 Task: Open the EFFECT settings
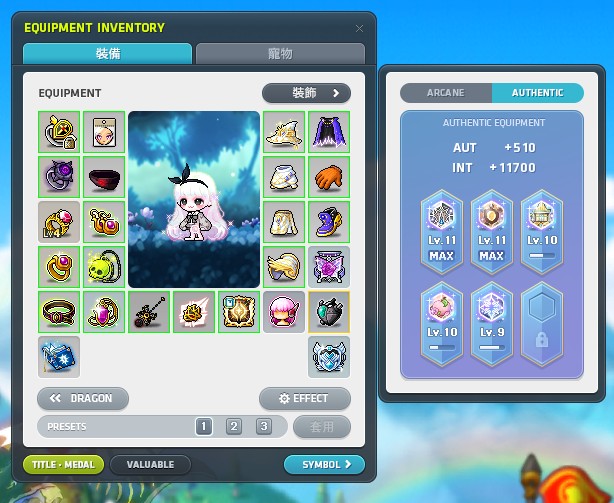304,398
